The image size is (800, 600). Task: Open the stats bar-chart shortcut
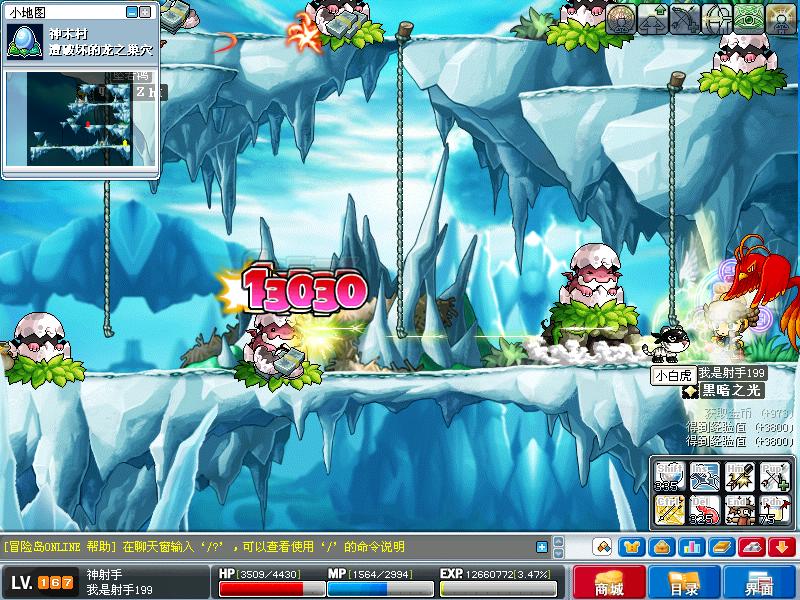click(691, 547)
